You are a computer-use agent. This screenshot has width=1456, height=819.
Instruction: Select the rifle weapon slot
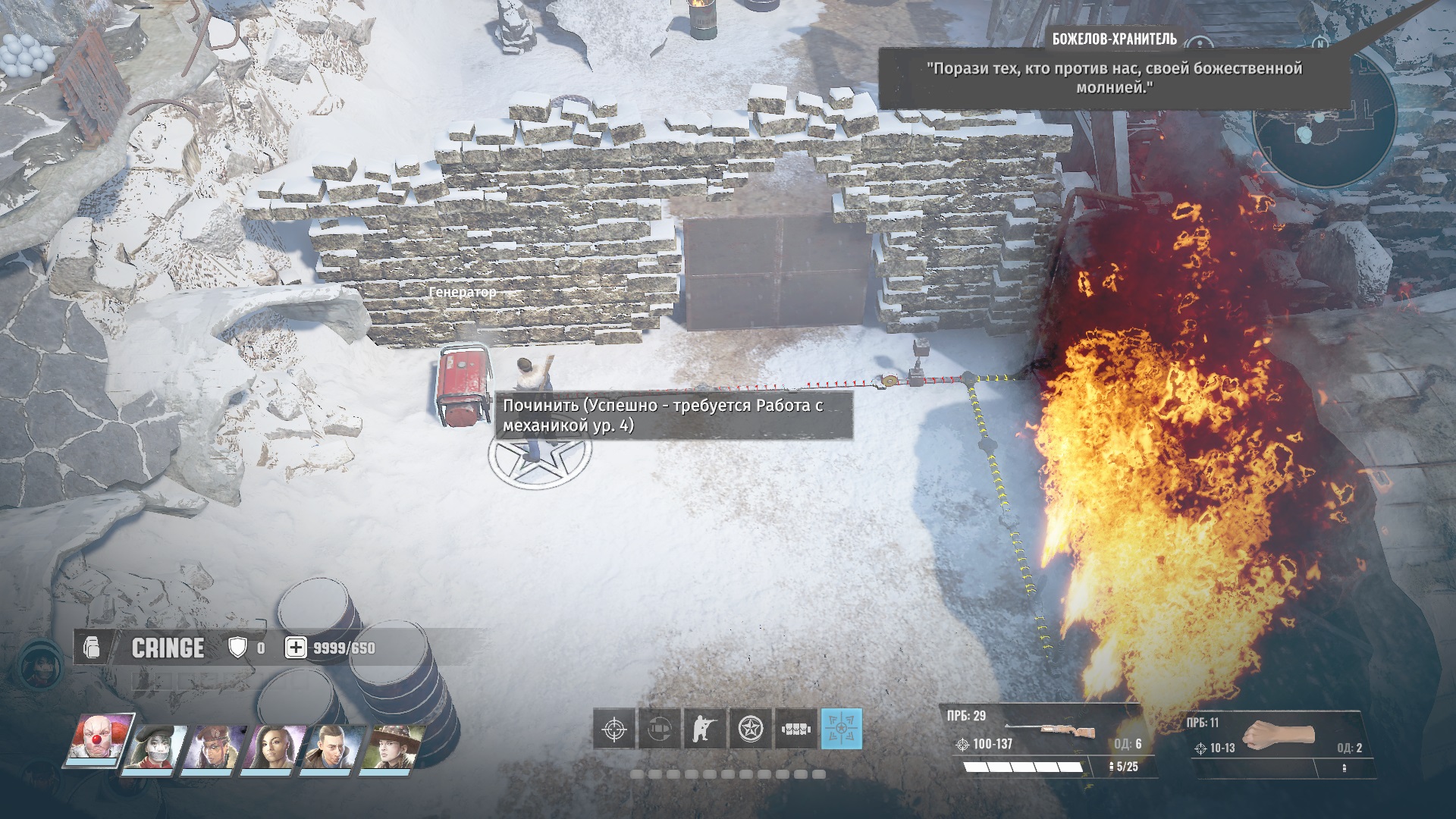(x=1046, y=739)
